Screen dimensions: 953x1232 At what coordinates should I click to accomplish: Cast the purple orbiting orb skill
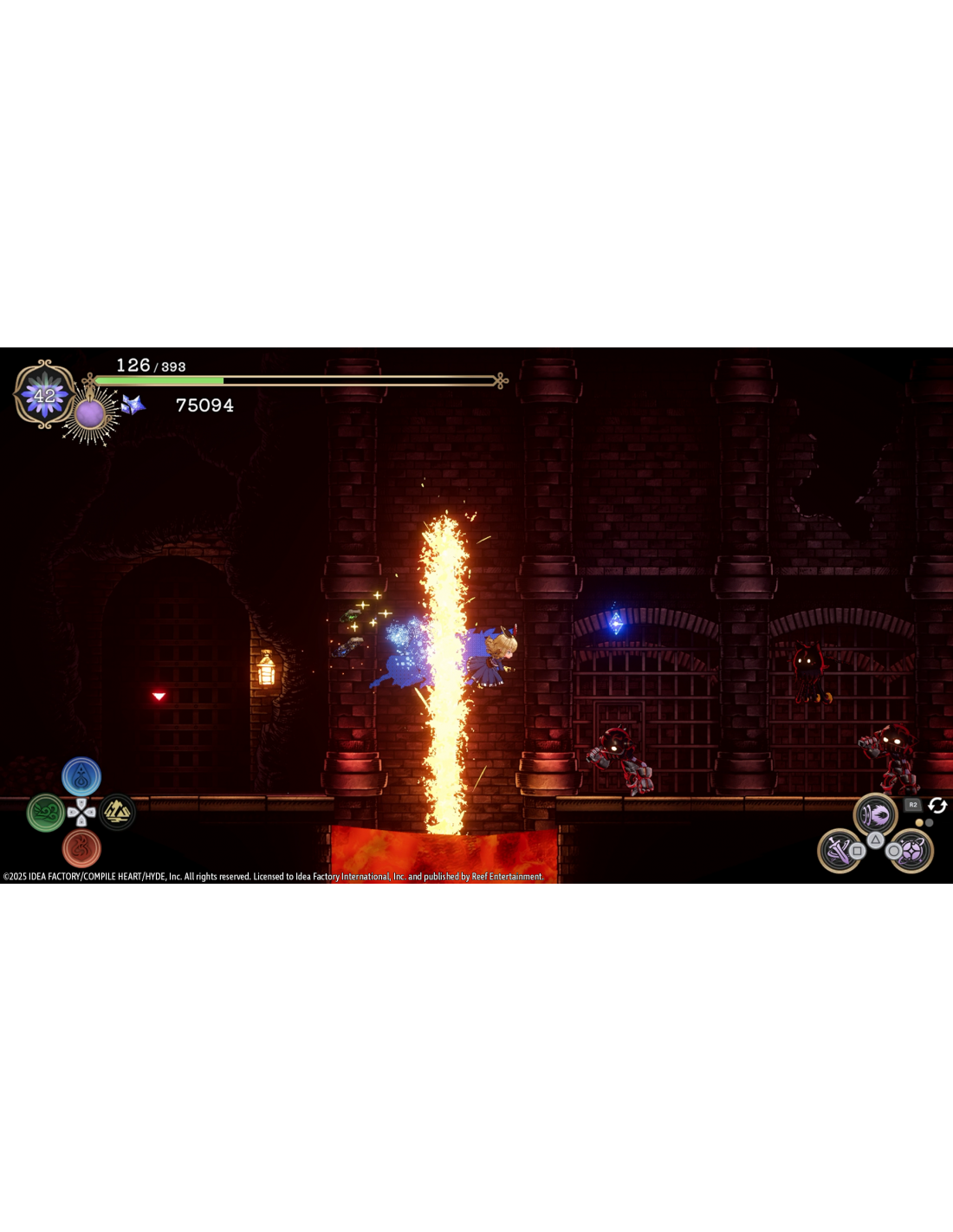coord(911,851)
